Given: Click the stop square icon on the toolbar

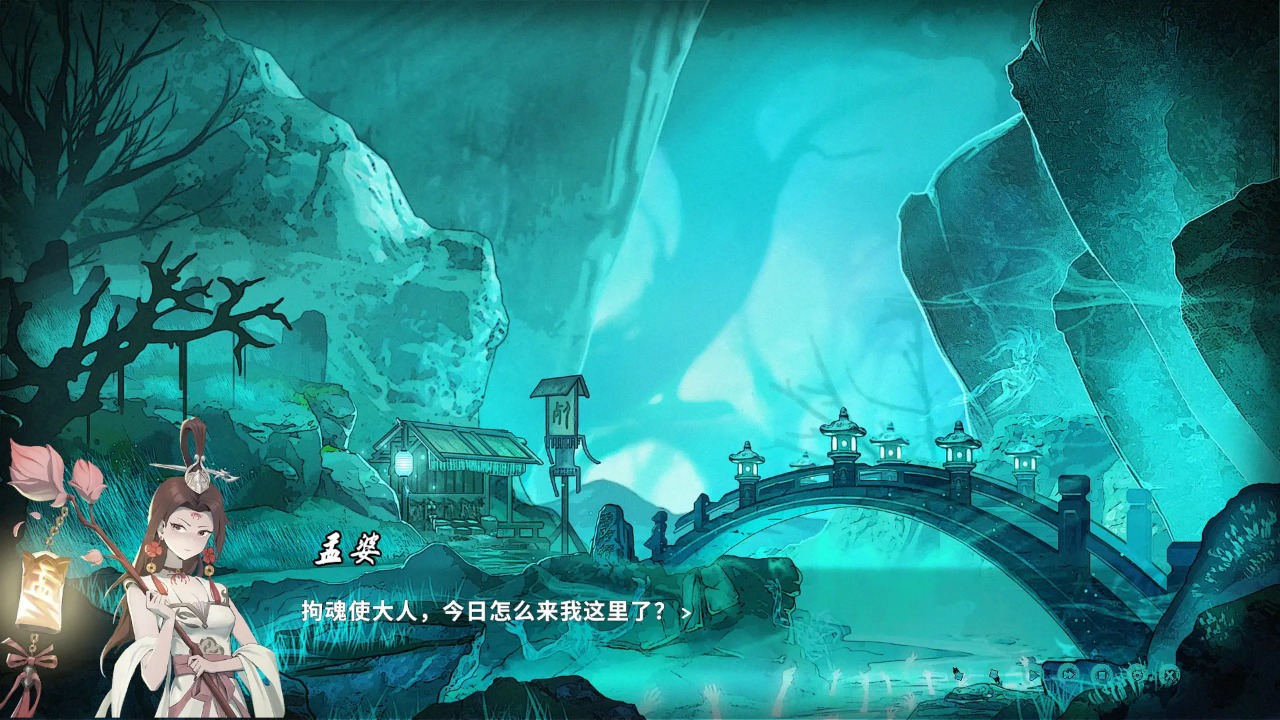Looking at the screenshot, I should [x=1102, y=674].
